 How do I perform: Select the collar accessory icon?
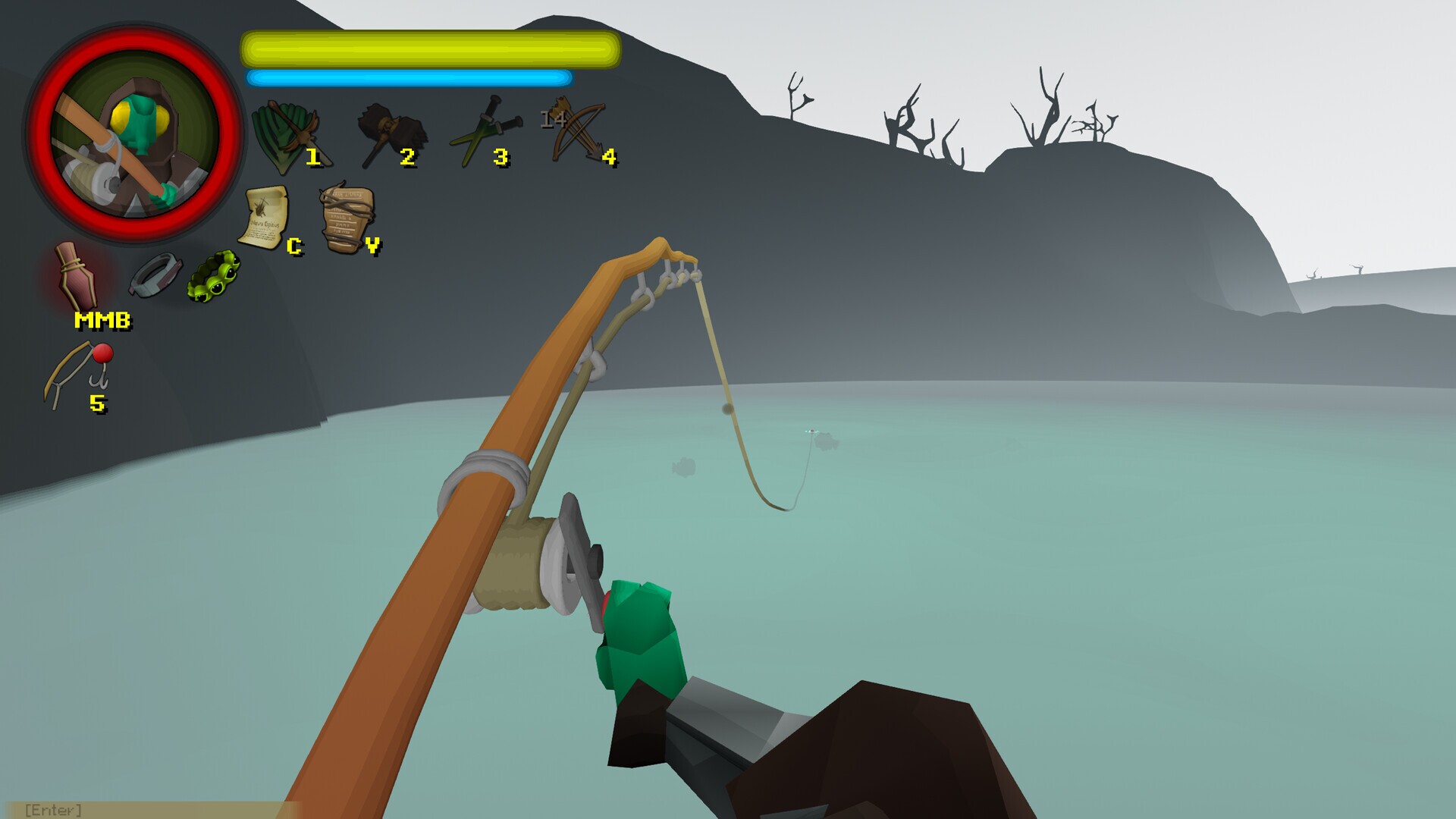click(154, 277)
